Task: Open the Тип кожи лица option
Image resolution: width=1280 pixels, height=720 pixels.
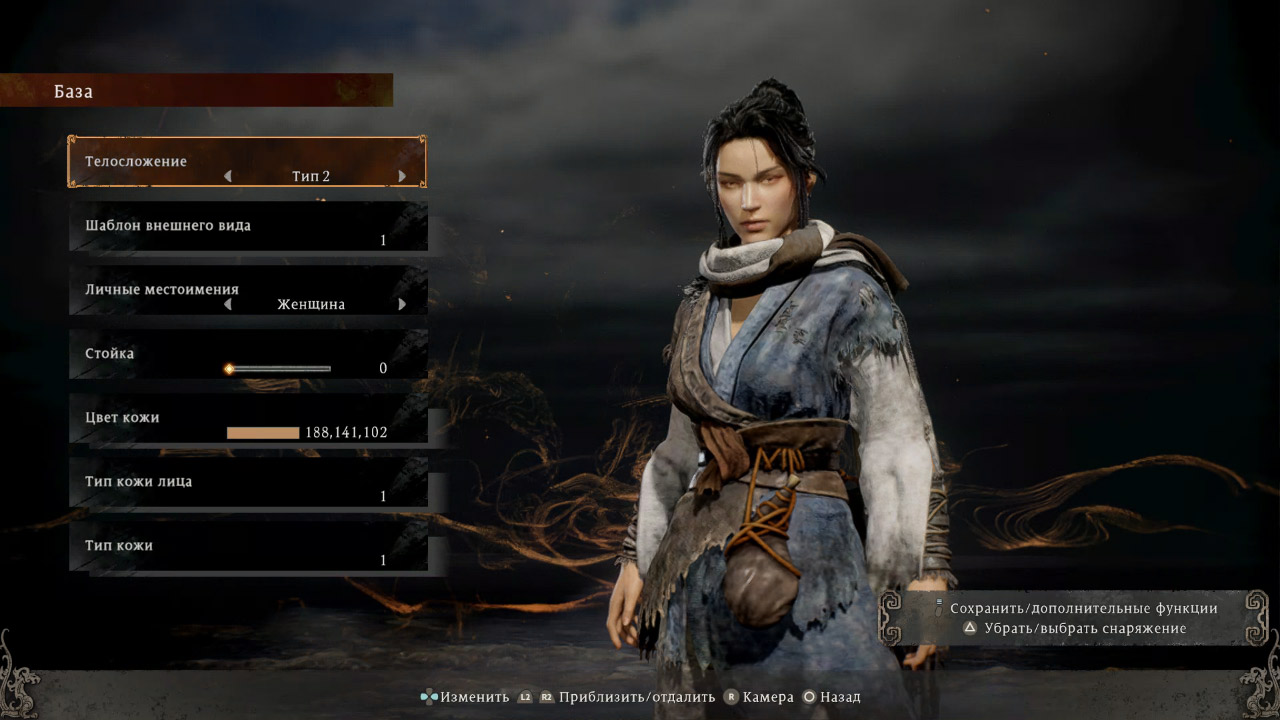Action: [x=248, y=482]
